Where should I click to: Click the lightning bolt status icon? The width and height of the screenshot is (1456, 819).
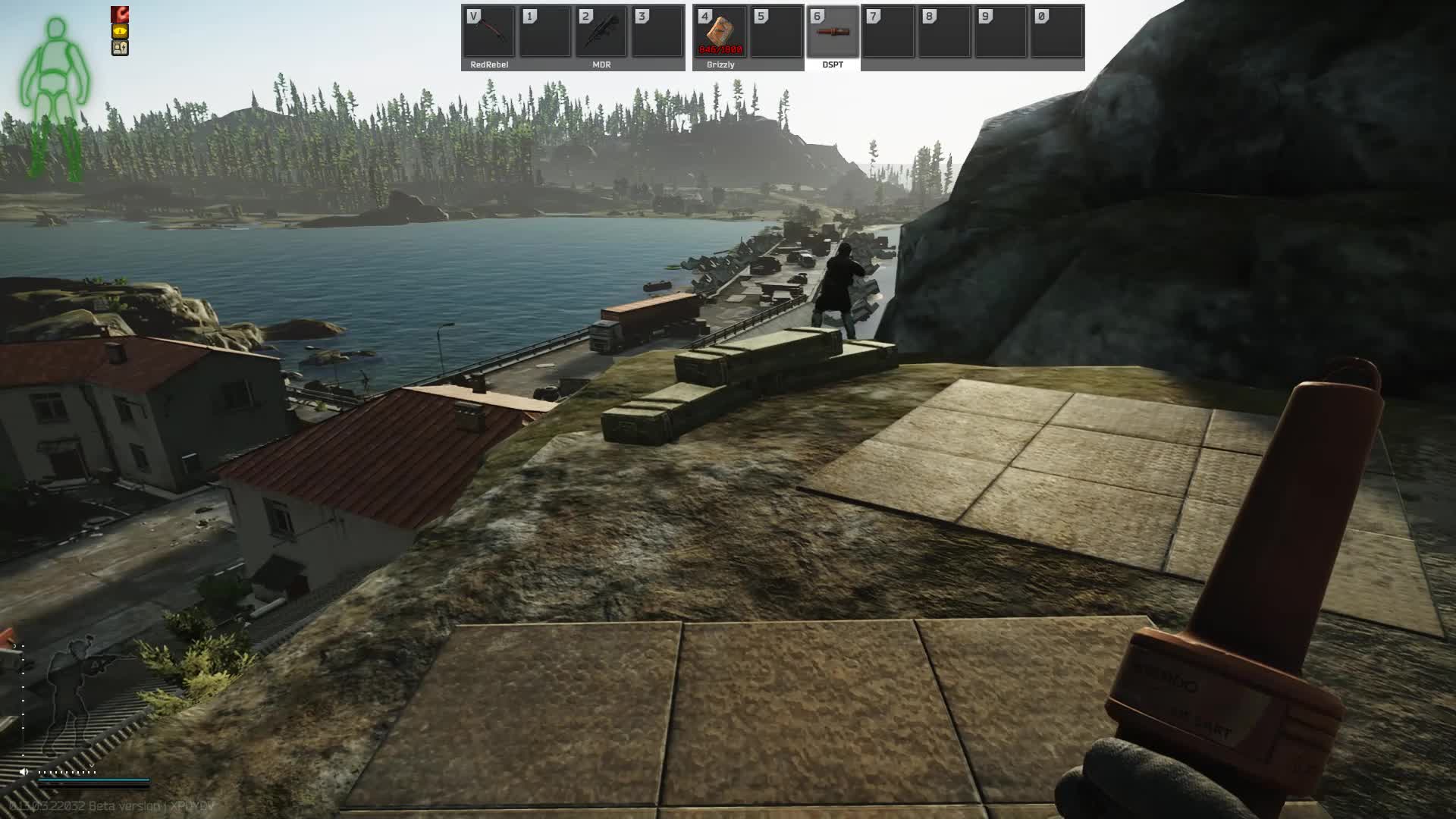pyautogui.click(x=120, y=48)
